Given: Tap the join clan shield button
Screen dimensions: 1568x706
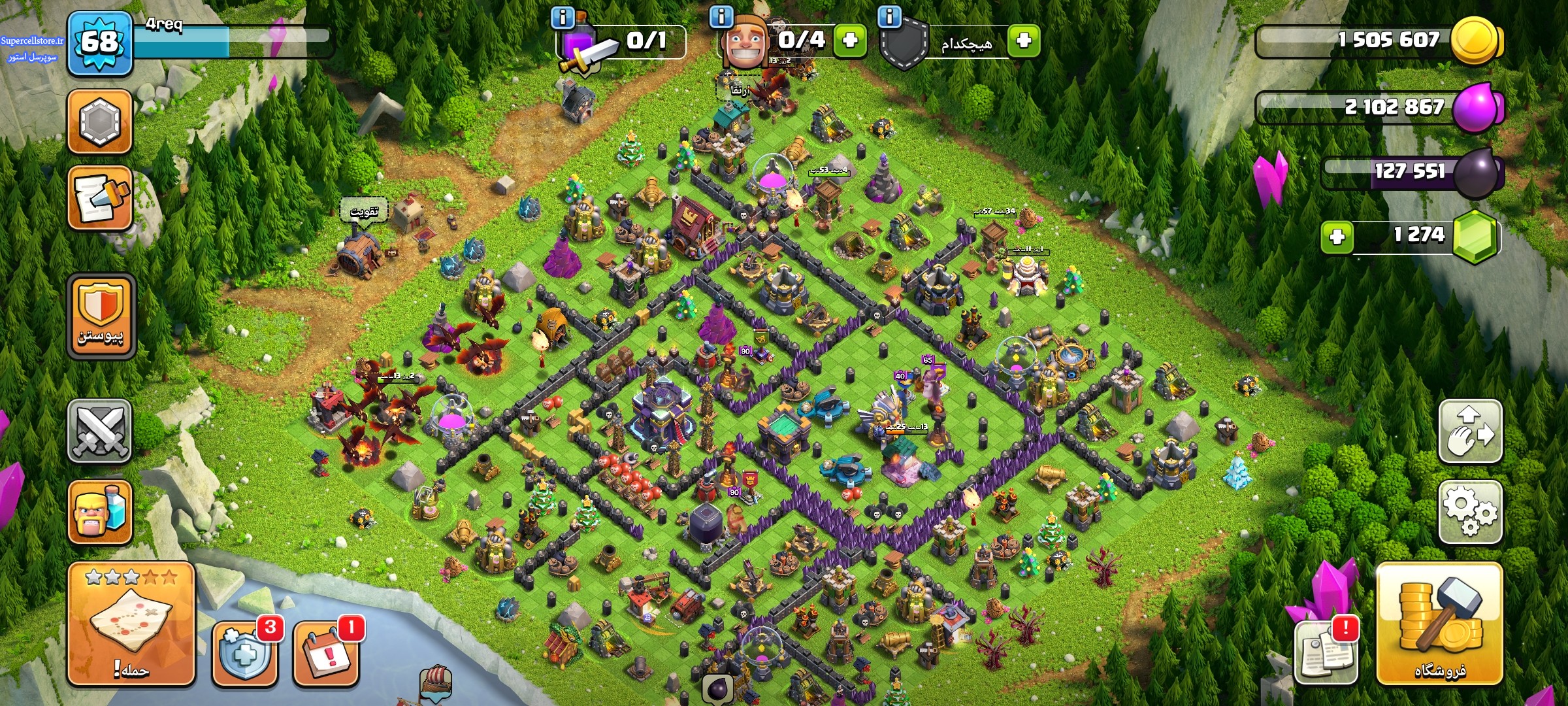Looking at the screenshot, I should point(101,316).
